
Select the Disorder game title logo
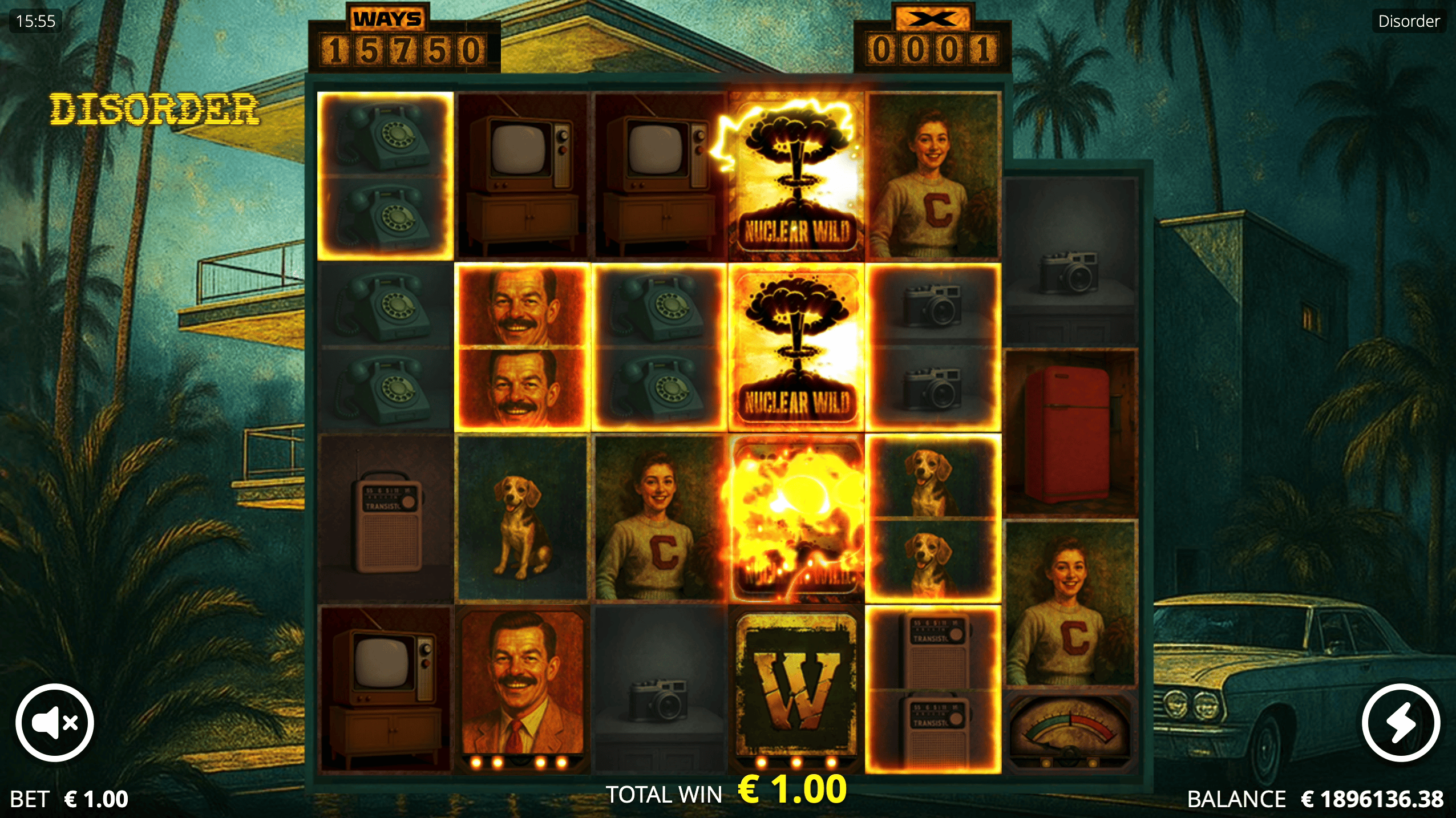(155, 110)
